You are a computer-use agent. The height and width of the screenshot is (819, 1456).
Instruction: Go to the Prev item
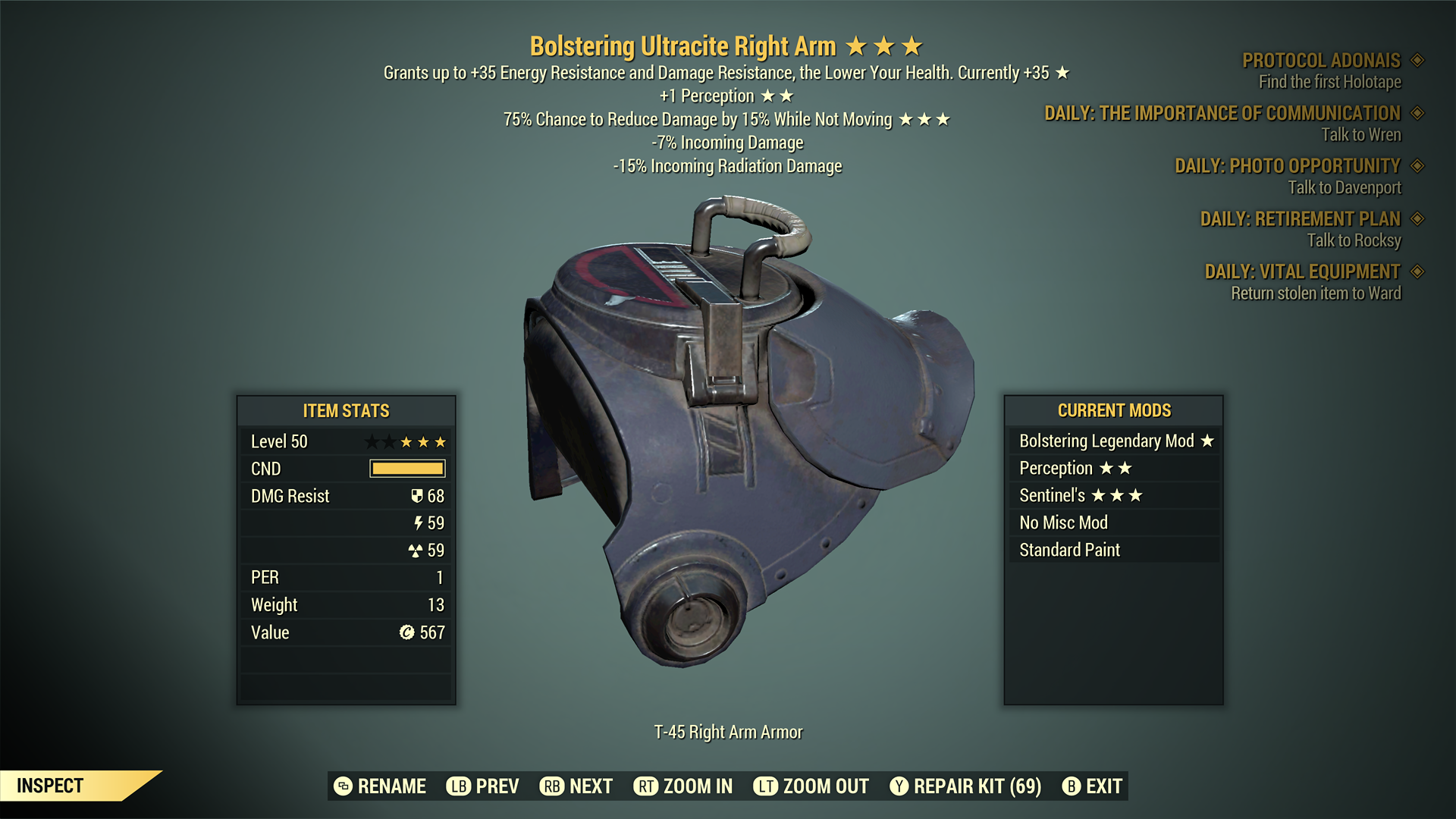[x=483, y=786]
